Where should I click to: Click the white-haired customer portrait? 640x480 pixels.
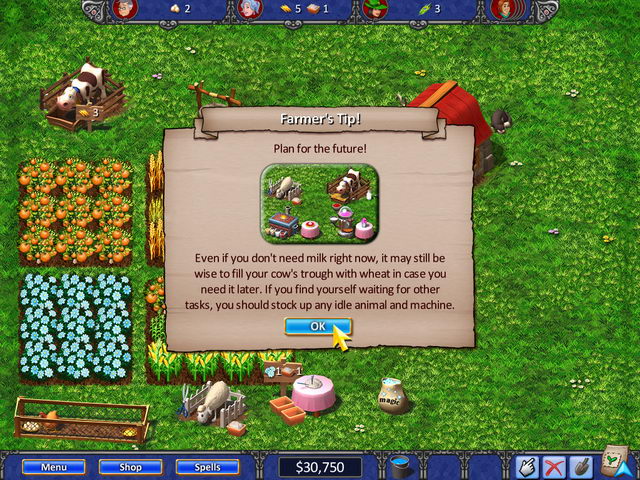(249, 10)
